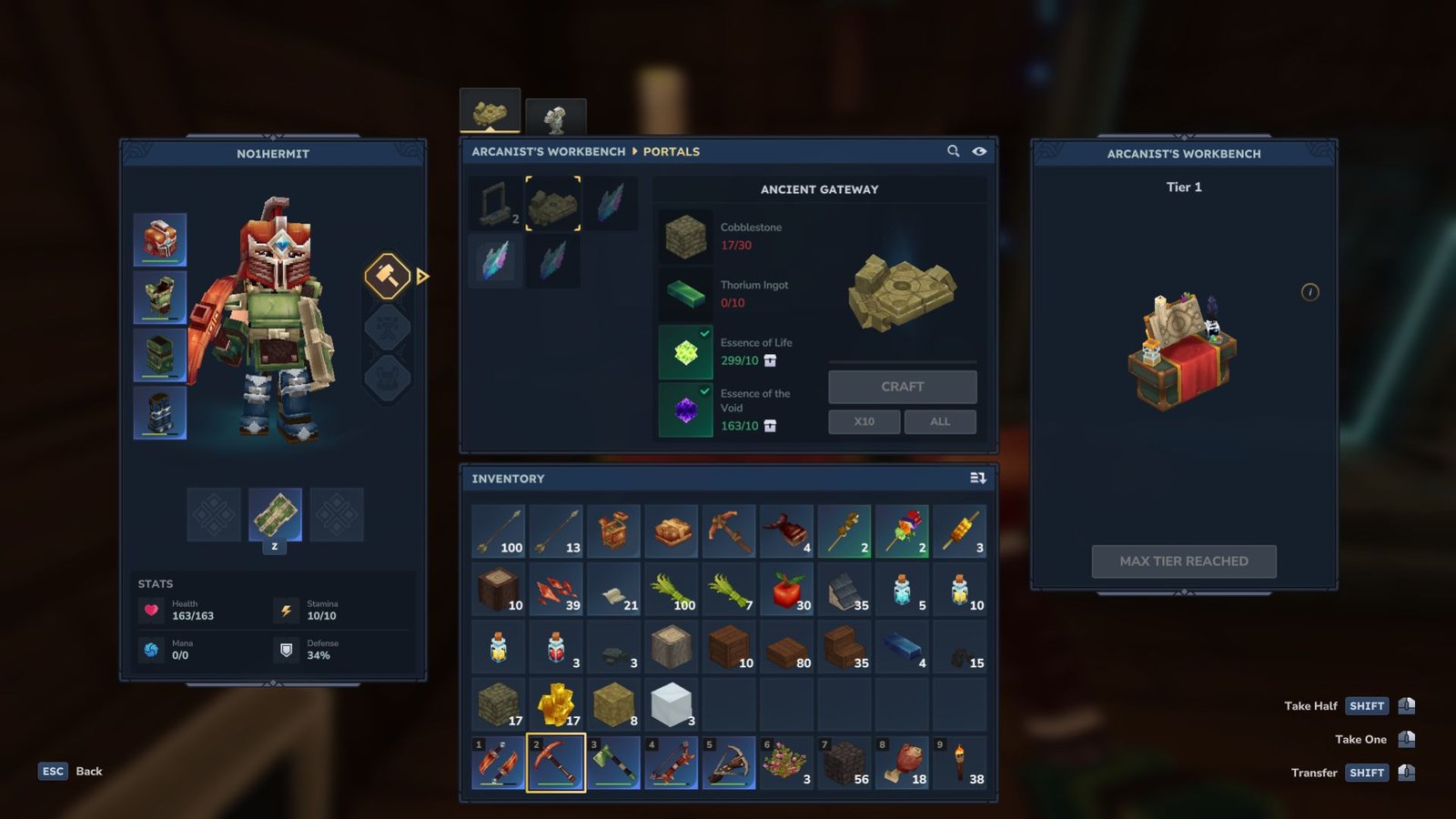This screenshot has width=1456, height=819.
Task: Open the hammer crafting mode icon
Action: point(388,276)
